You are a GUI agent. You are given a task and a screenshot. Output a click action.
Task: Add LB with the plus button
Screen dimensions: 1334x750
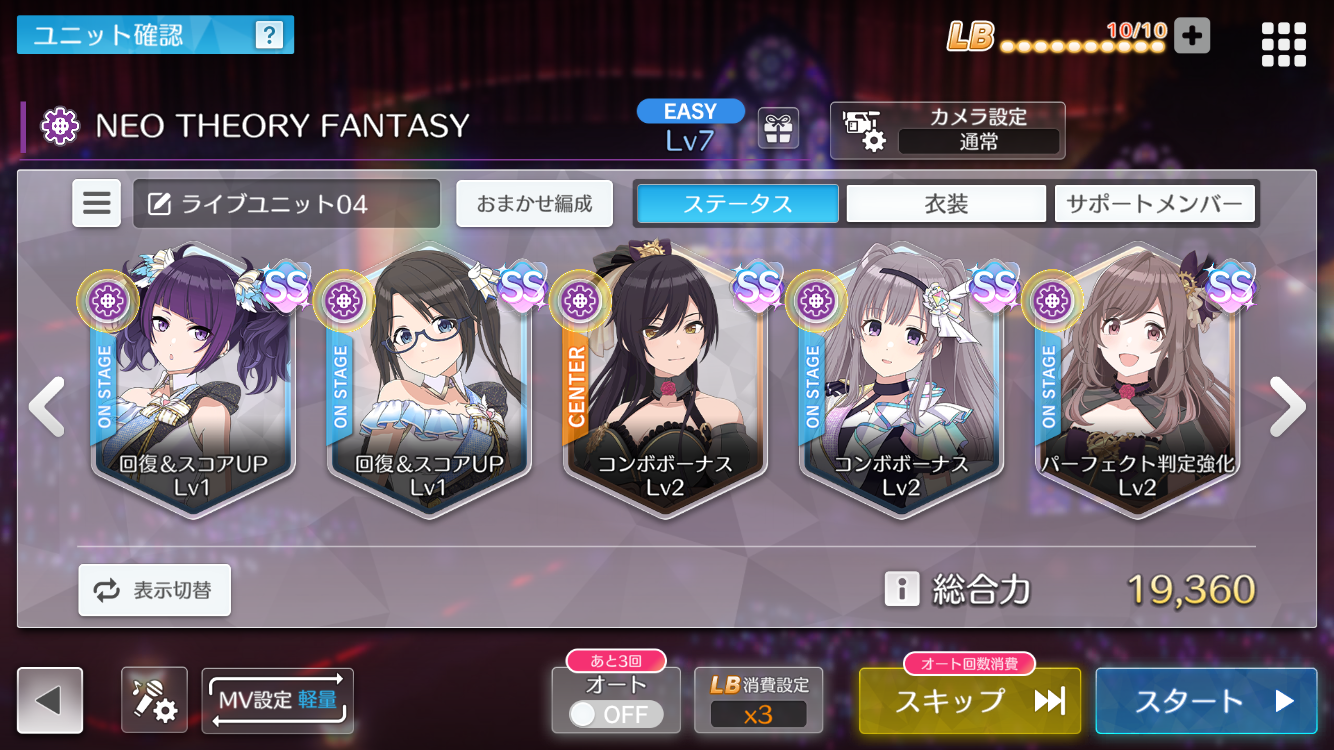[x=1191, y=36]
